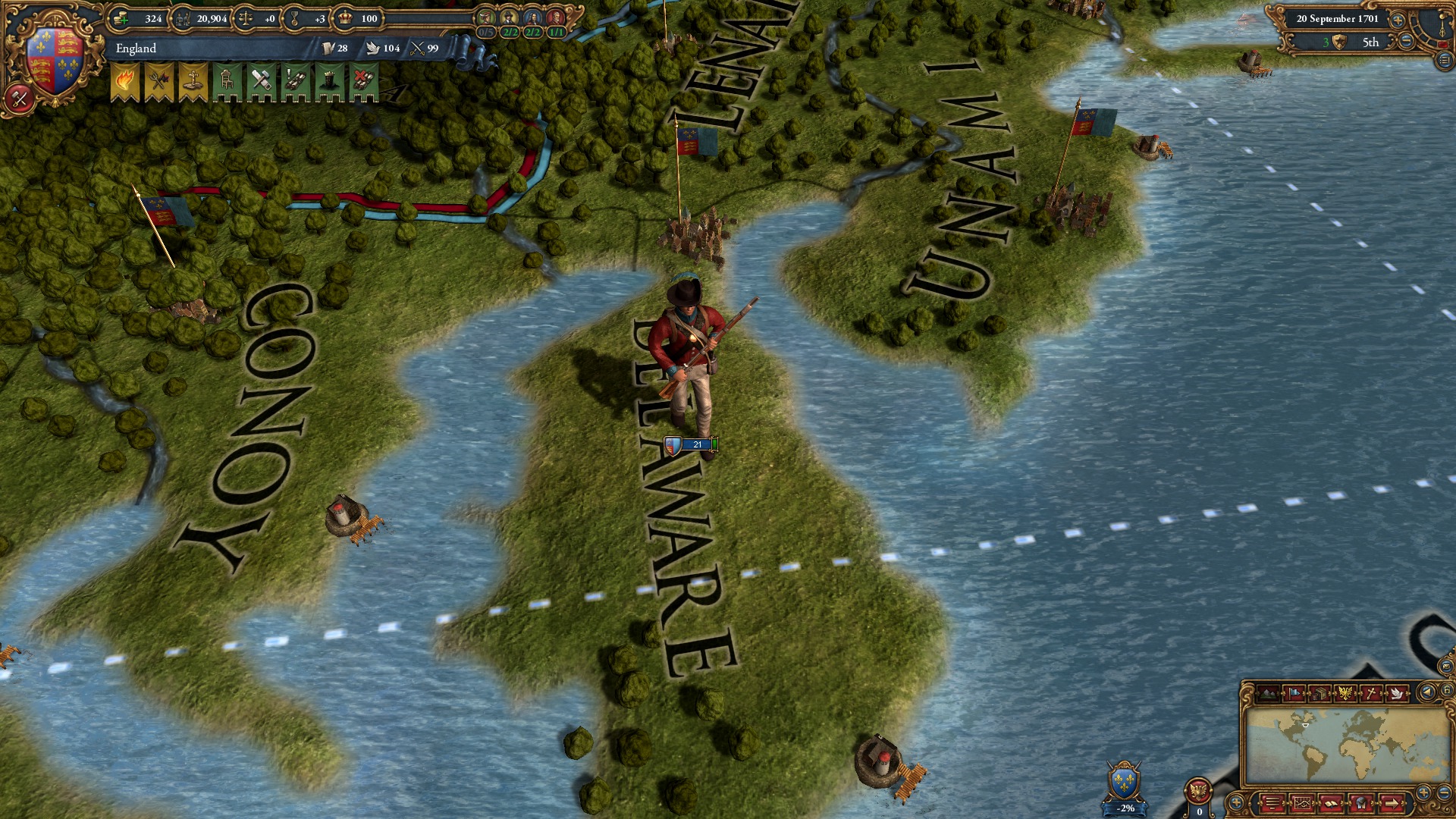
Task: Select the terrain mapmode on the minimap
Action: pyautogui.click(x=1267, y=693)
